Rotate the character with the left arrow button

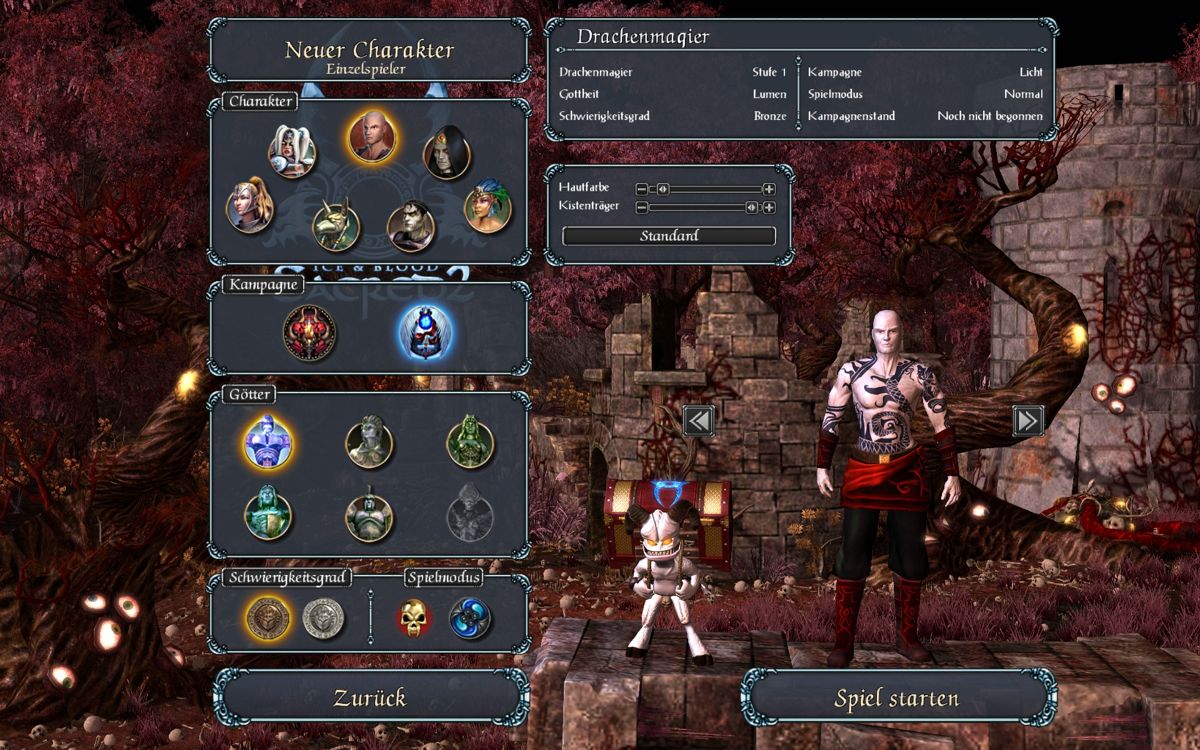click(698, 421)
